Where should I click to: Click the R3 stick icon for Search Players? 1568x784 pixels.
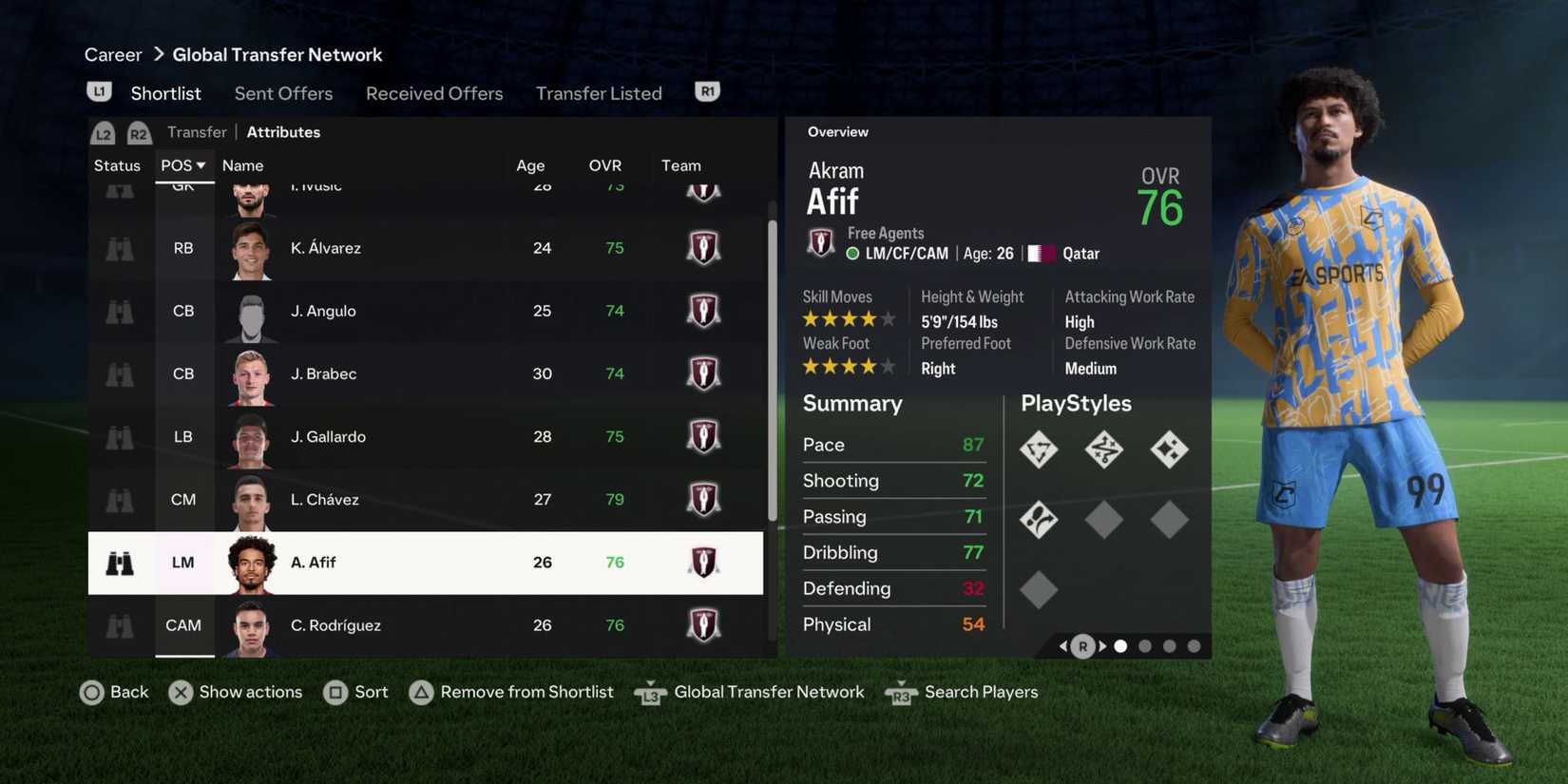tap(900, 693)
